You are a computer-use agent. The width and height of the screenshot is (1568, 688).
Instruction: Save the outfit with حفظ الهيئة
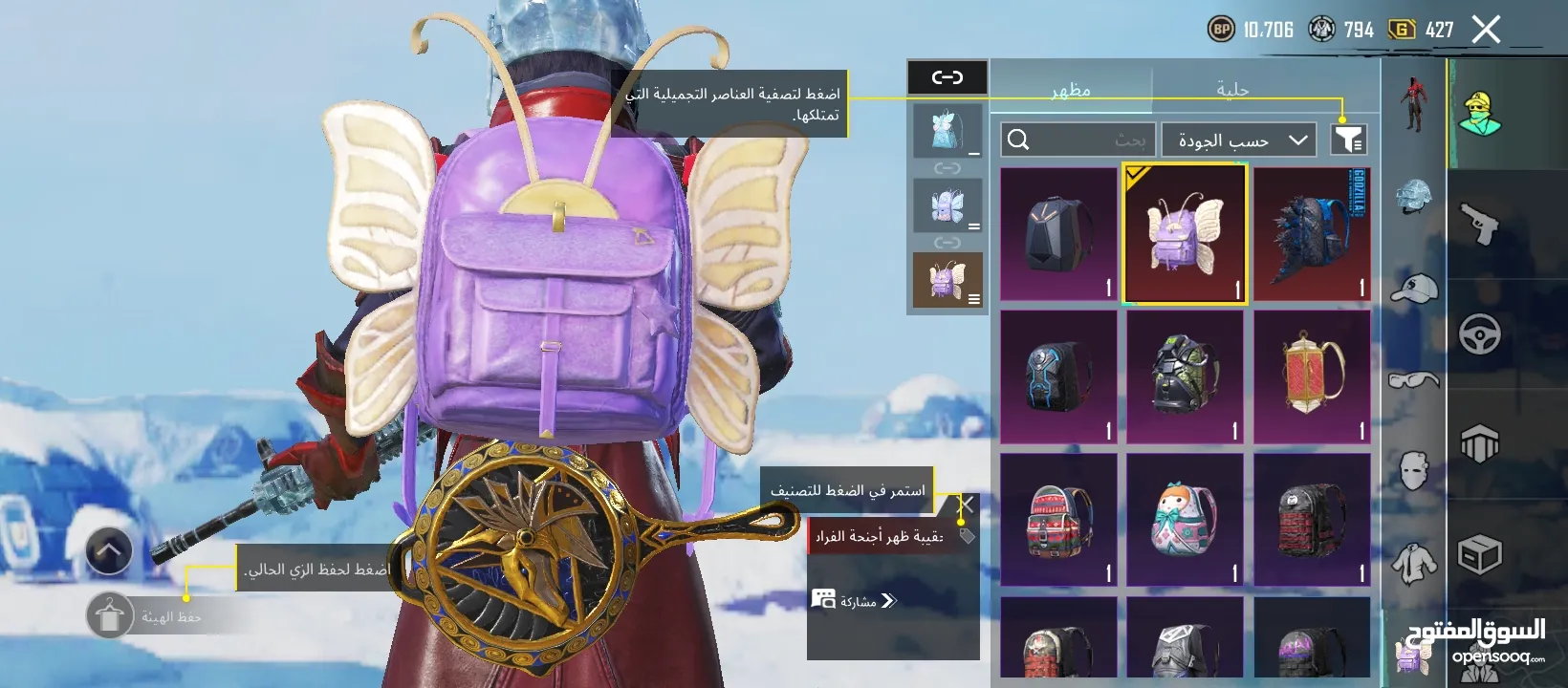click(110, 616)
